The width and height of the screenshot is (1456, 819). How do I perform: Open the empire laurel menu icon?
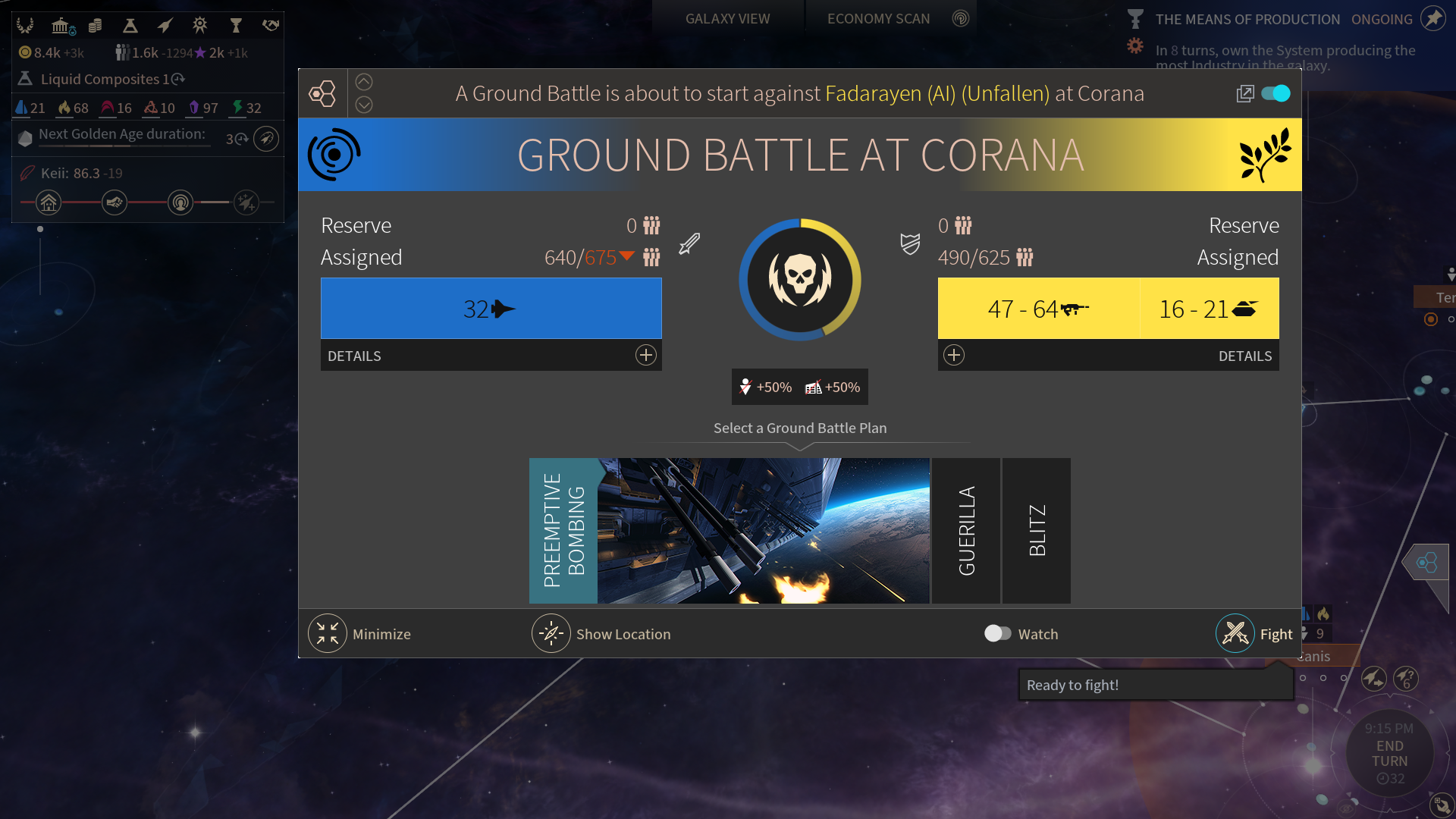(25, 26)
